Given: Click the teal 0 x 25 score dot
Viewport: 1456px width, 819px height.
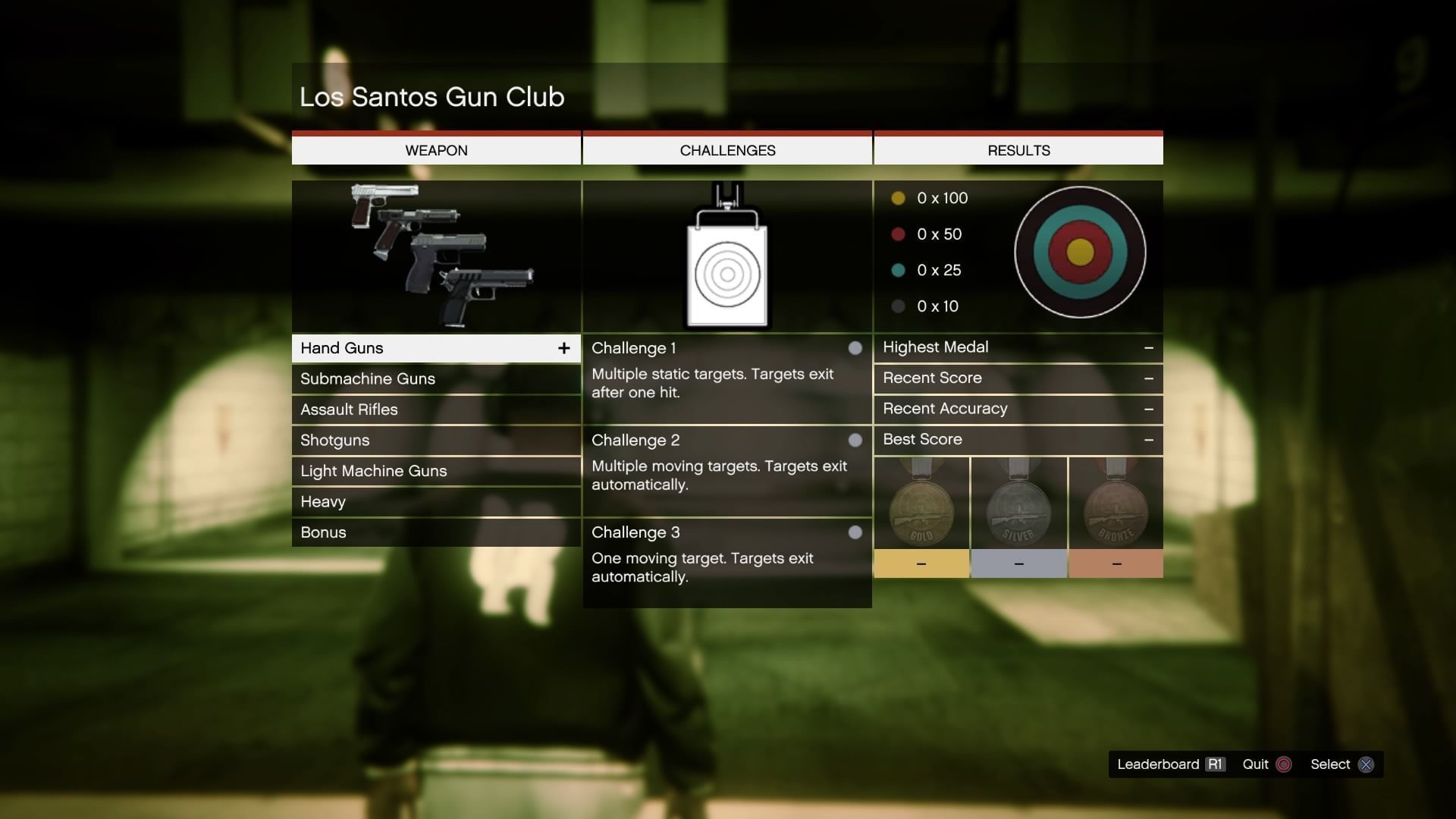Looking at the screenshot, I should pos(899,270).
